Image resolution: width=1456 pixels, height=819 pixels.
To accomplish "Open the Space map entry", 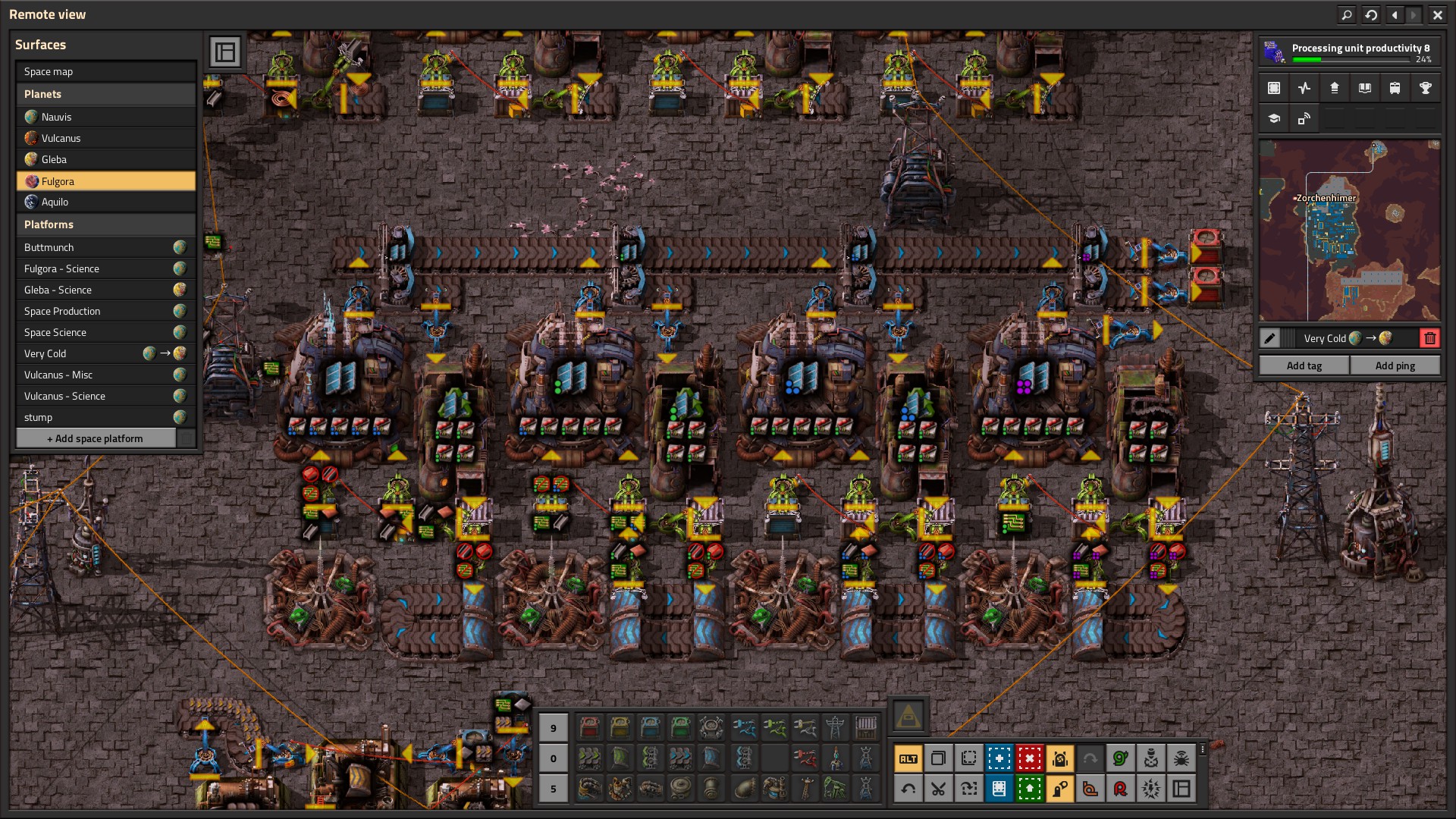I will tap(105, 71).
